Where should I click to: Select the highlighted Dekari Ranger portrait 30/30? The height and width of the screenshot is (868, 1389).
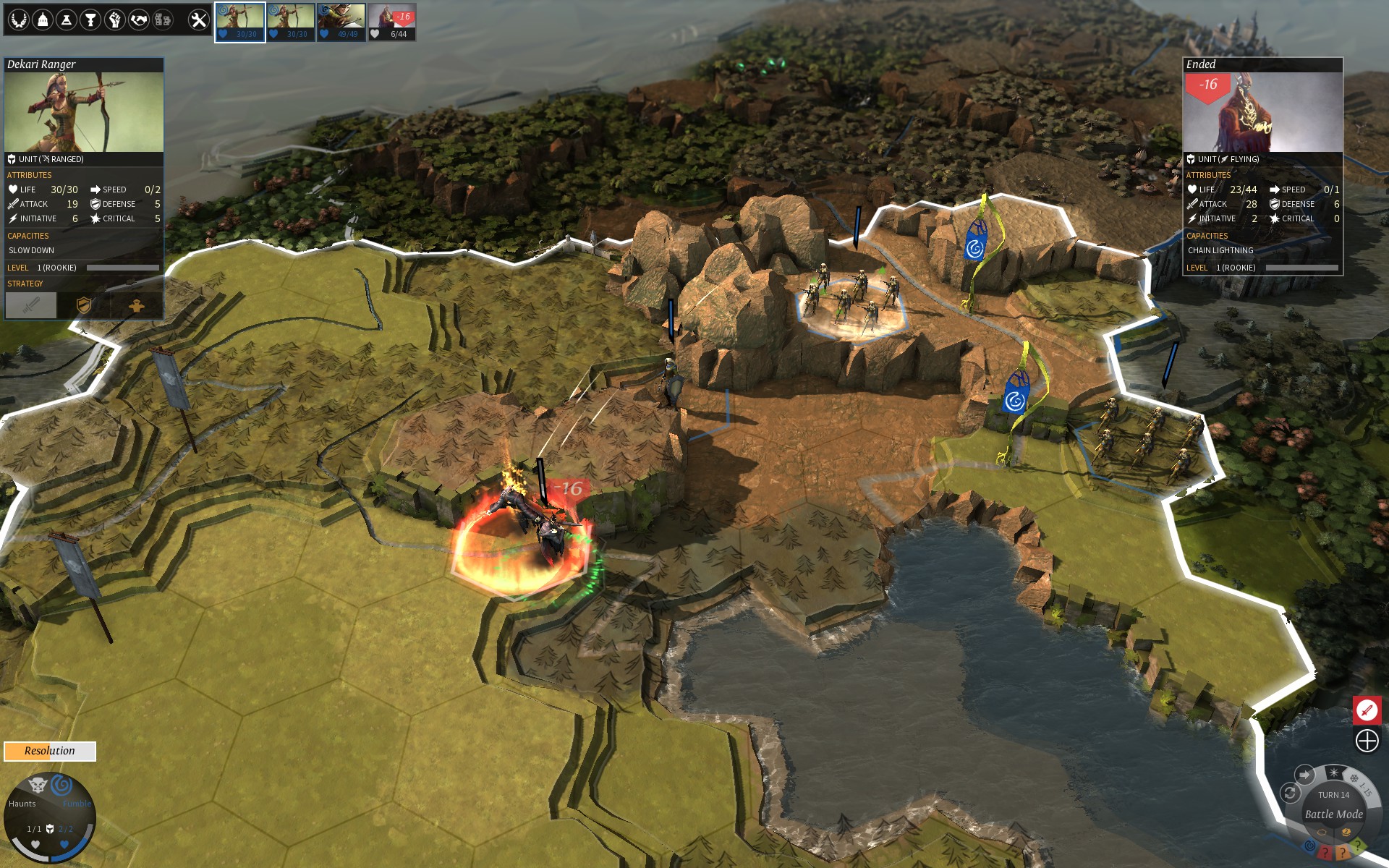tap(240, 22)
